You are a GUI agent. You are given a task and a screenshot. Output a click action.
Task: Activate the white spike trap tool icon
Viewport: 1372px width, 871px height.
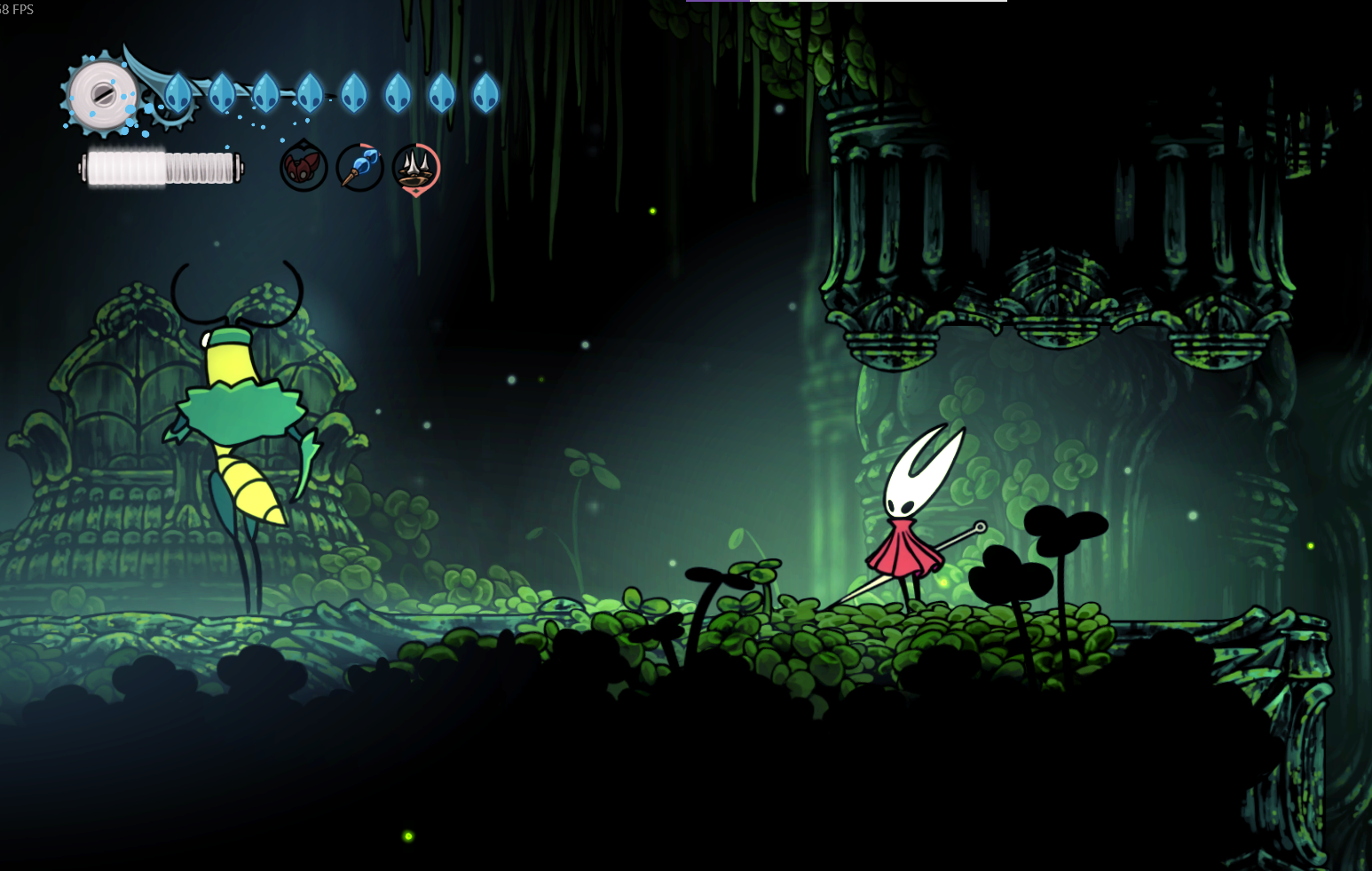coord(415,167)
